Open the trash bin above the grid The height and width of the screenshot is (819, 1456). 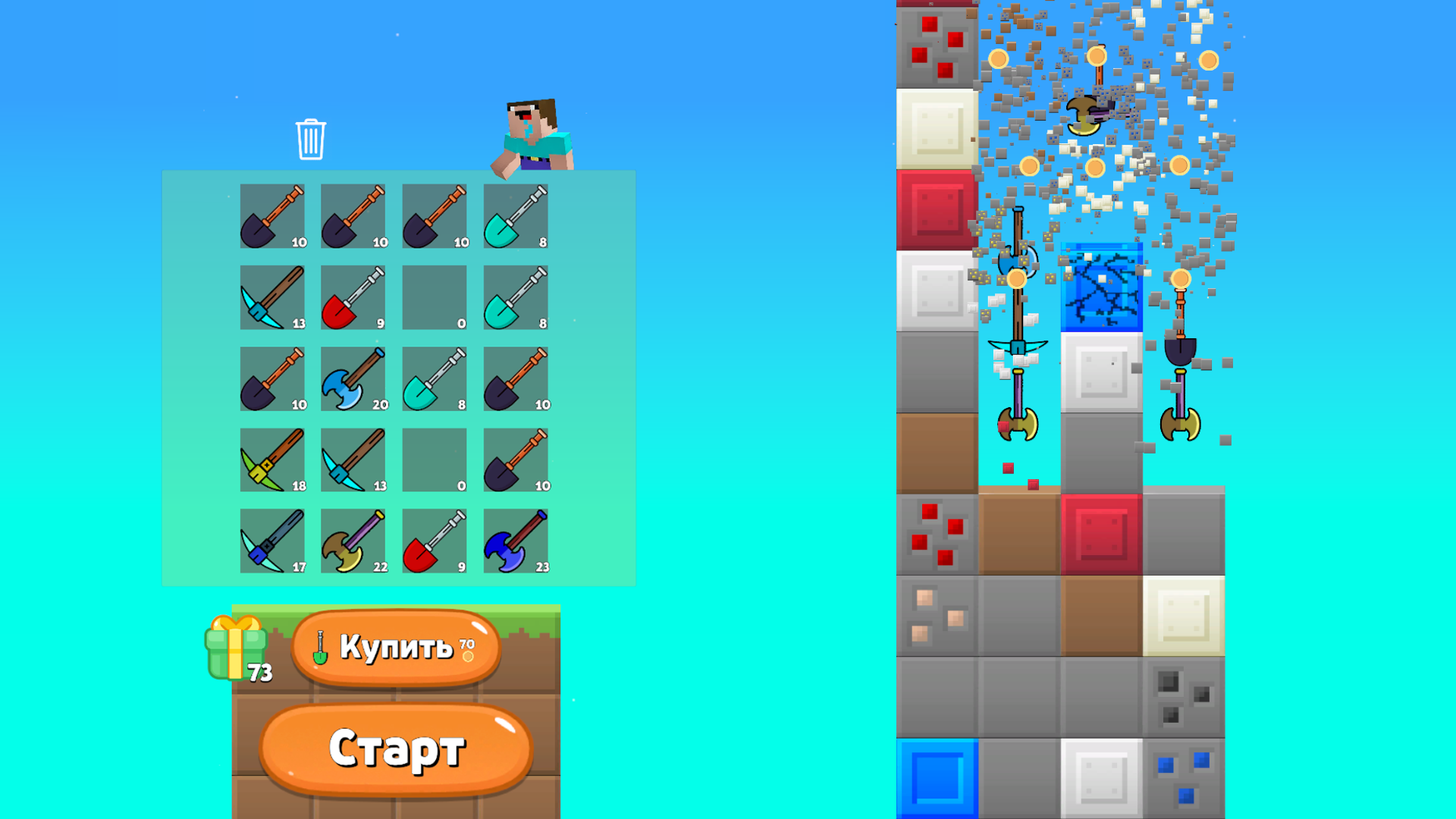click(x=309, y=140)
